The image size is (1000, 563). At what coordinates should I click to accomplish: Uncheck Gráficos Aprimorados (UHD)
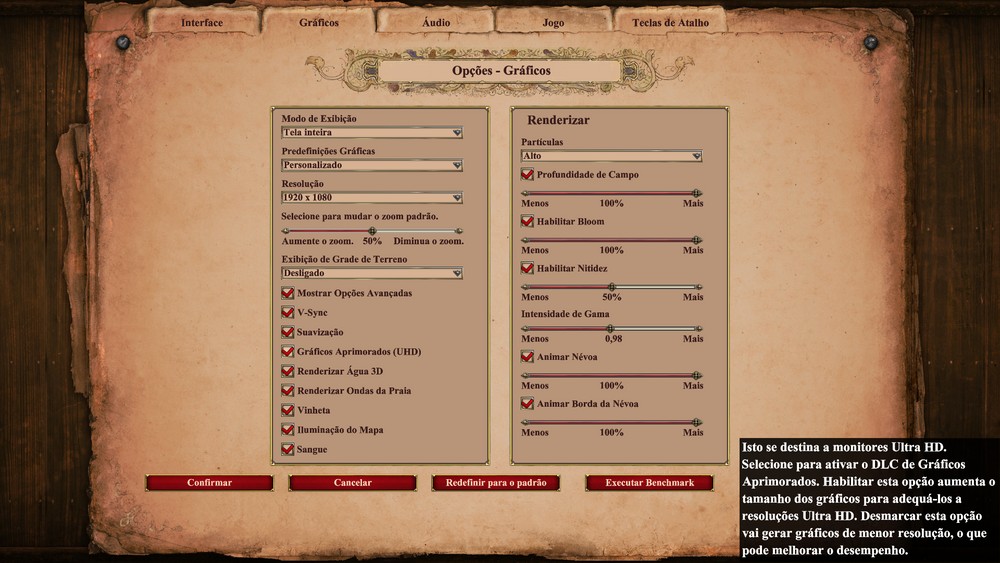[x=288, y=352]
